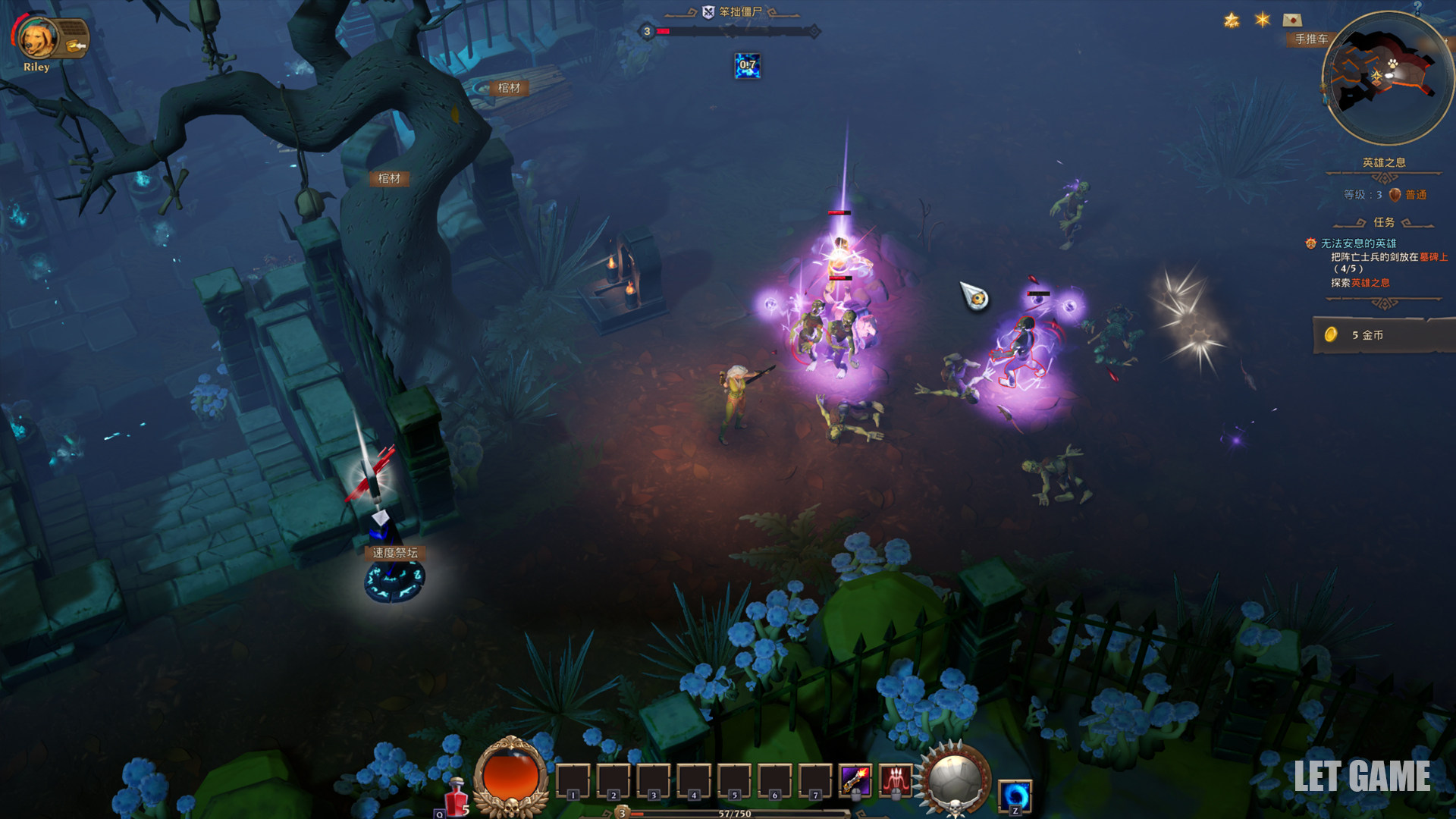Select the 无法安息的英雄 quest tracker entry
The width and height of the screenshot is (1456, 819).
pyautogui.click(x=1357, y=243)
